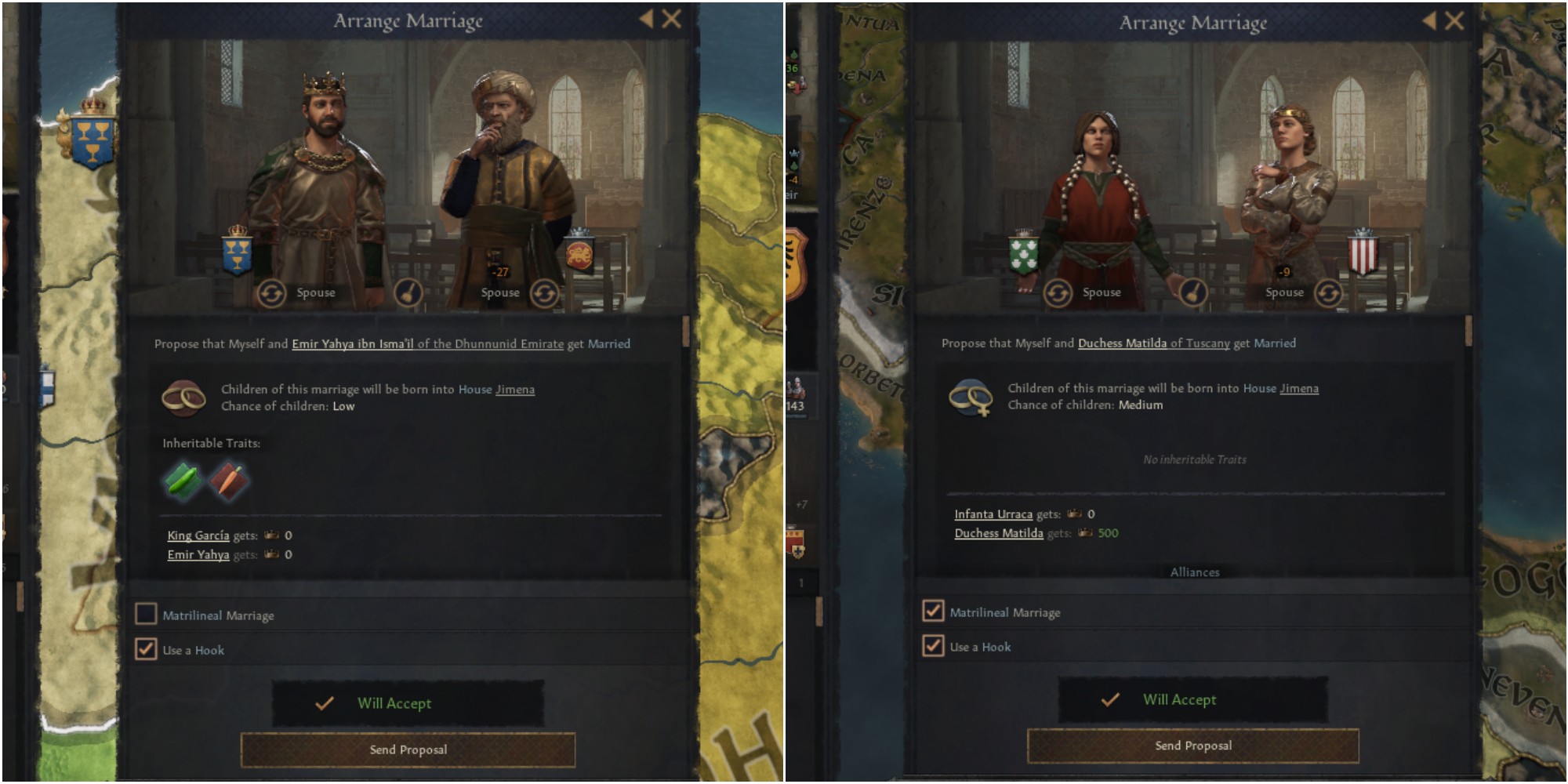Change the spouse under King García's portrait

point(271,293)
